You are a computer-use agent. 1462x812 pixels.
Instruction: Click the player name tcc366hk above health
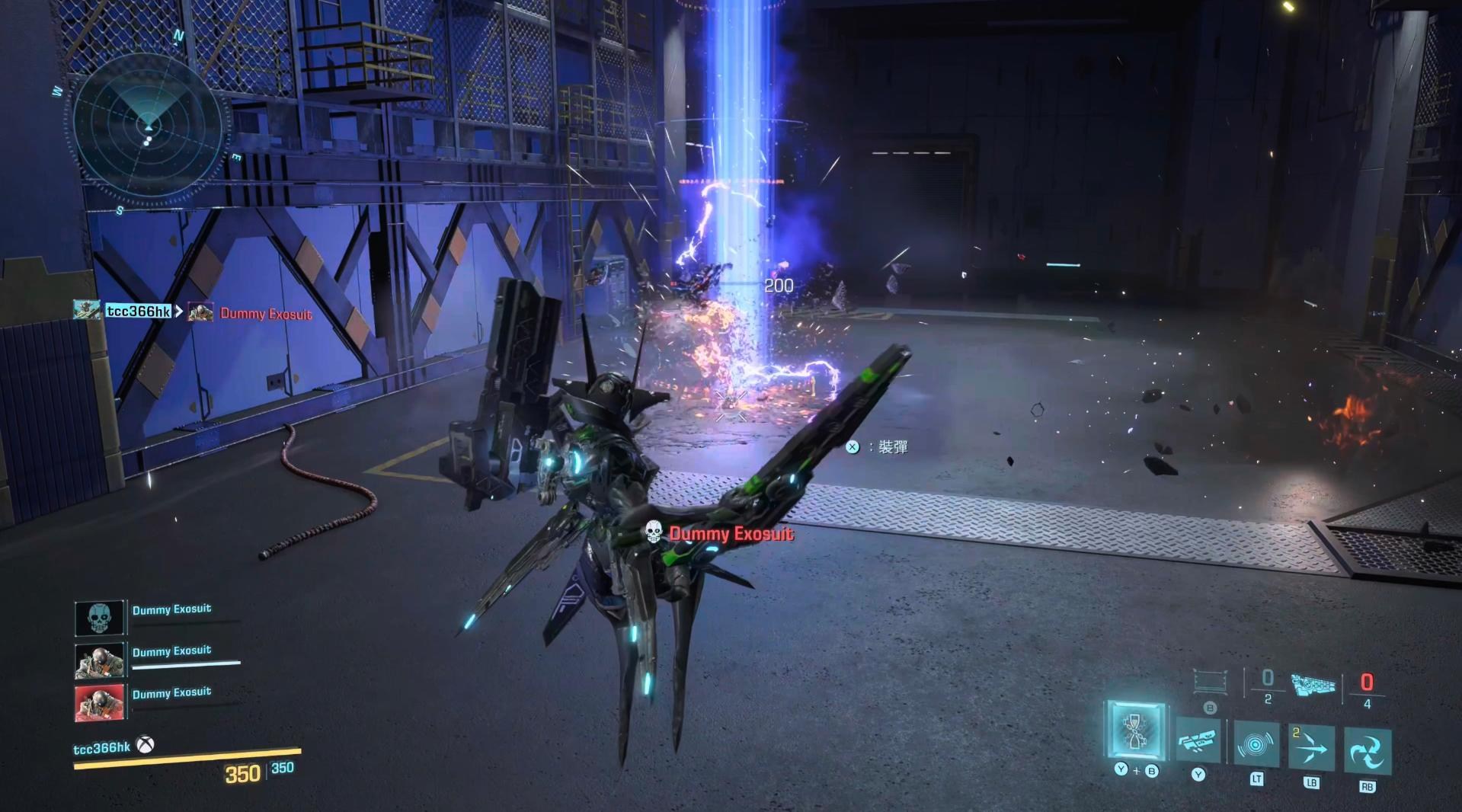tap(101, 748)
